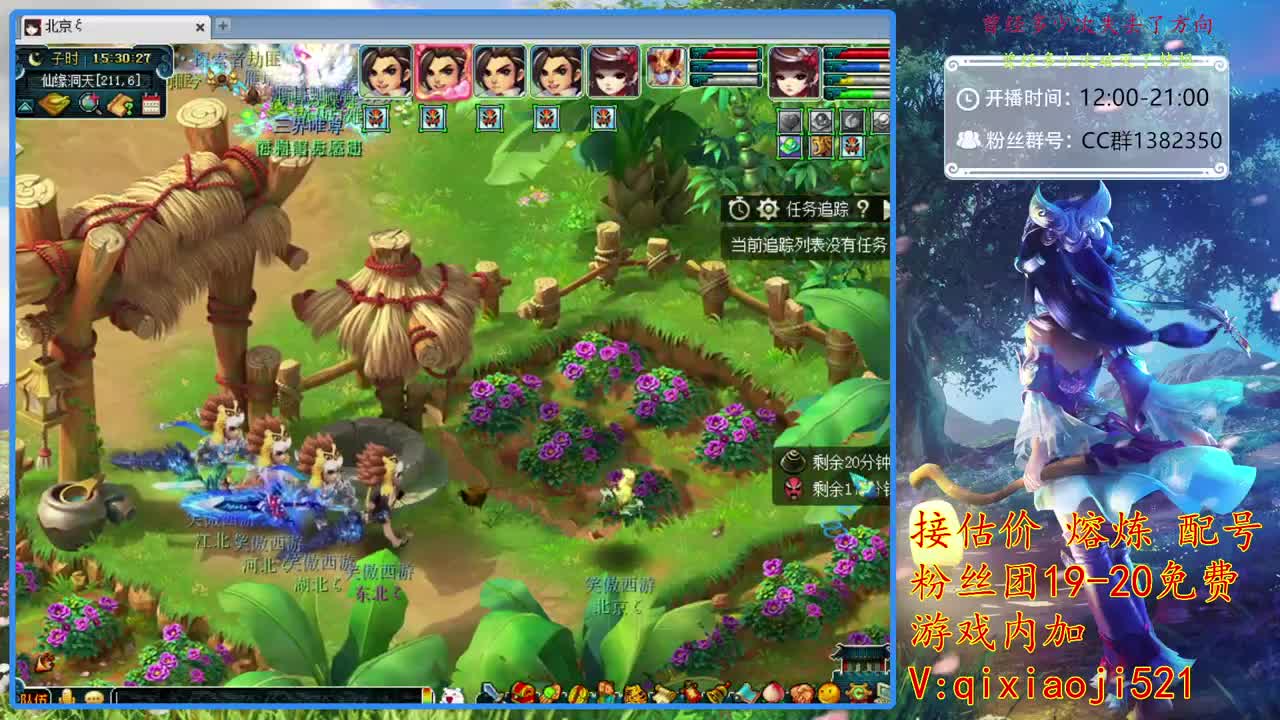This screenshot has width=1280, height=720.
Task: Click the ? help button on the task tracker
Action: point(862,208)
